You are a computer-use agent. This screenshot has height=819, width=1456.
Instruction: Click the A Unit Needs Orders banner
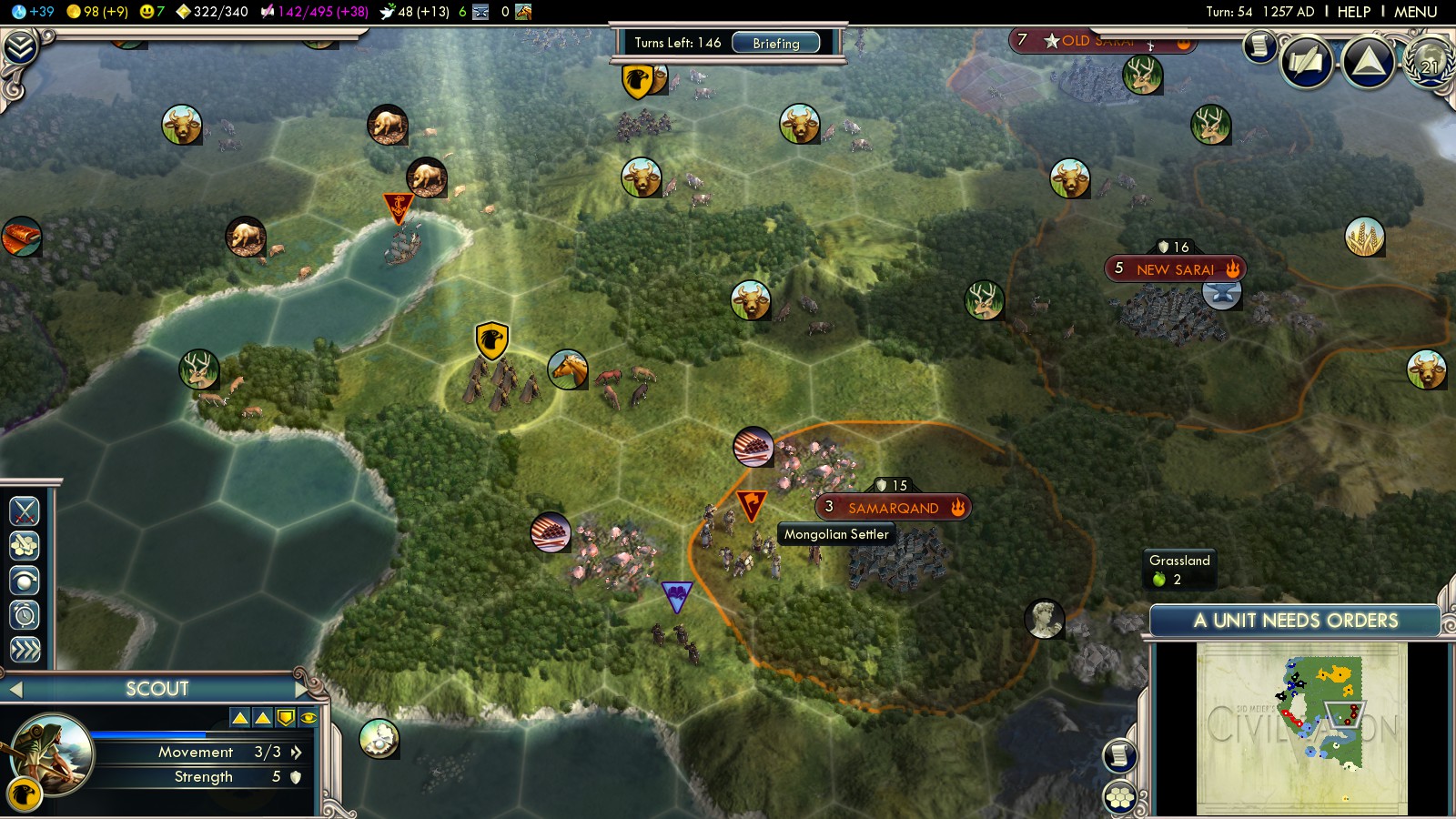click(x=1295, y=621)
